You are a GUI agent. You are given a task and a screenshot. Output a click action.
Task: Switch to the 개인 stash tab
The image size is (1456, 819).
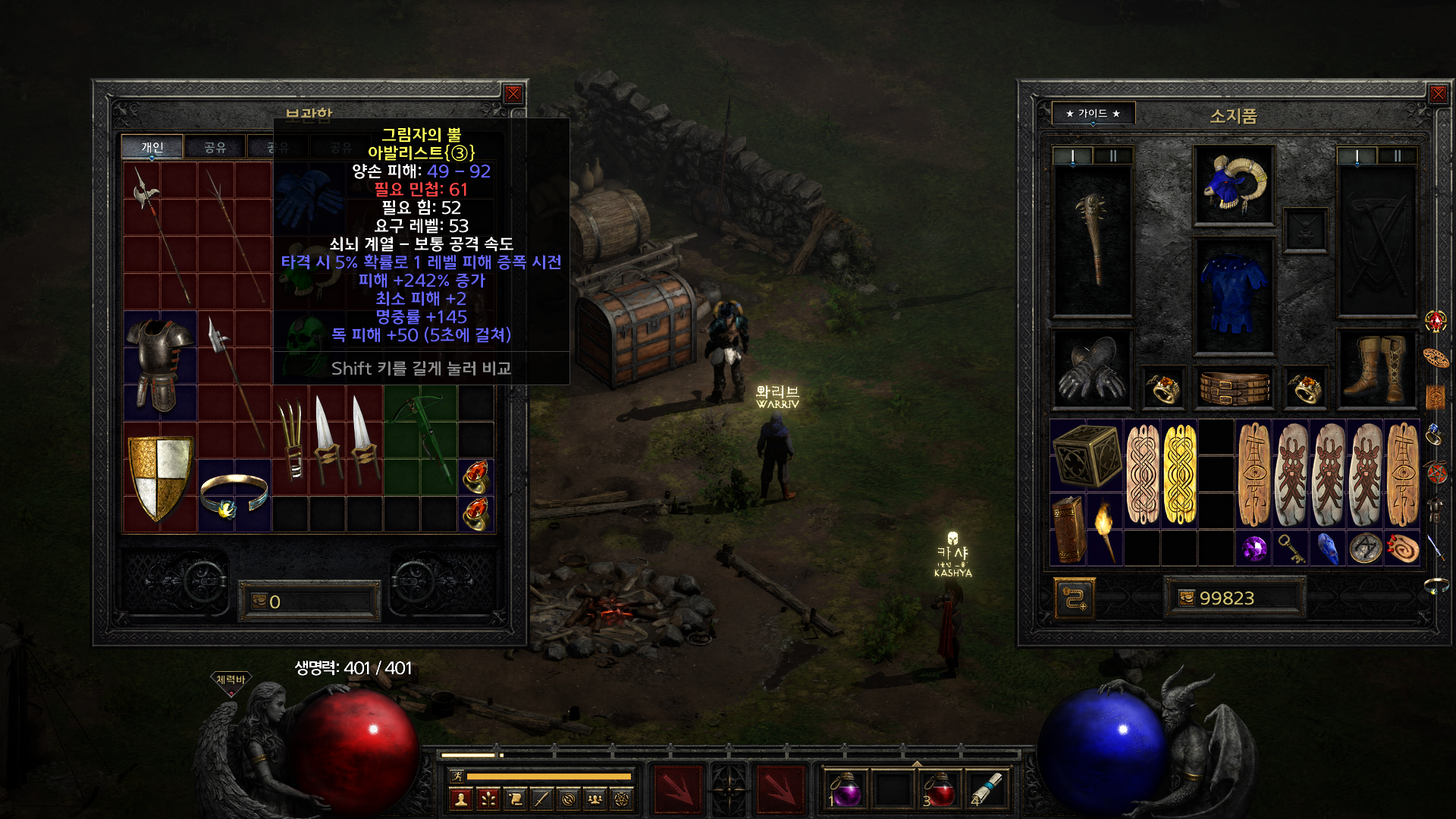pyautogui.click(x=152, y=147)
